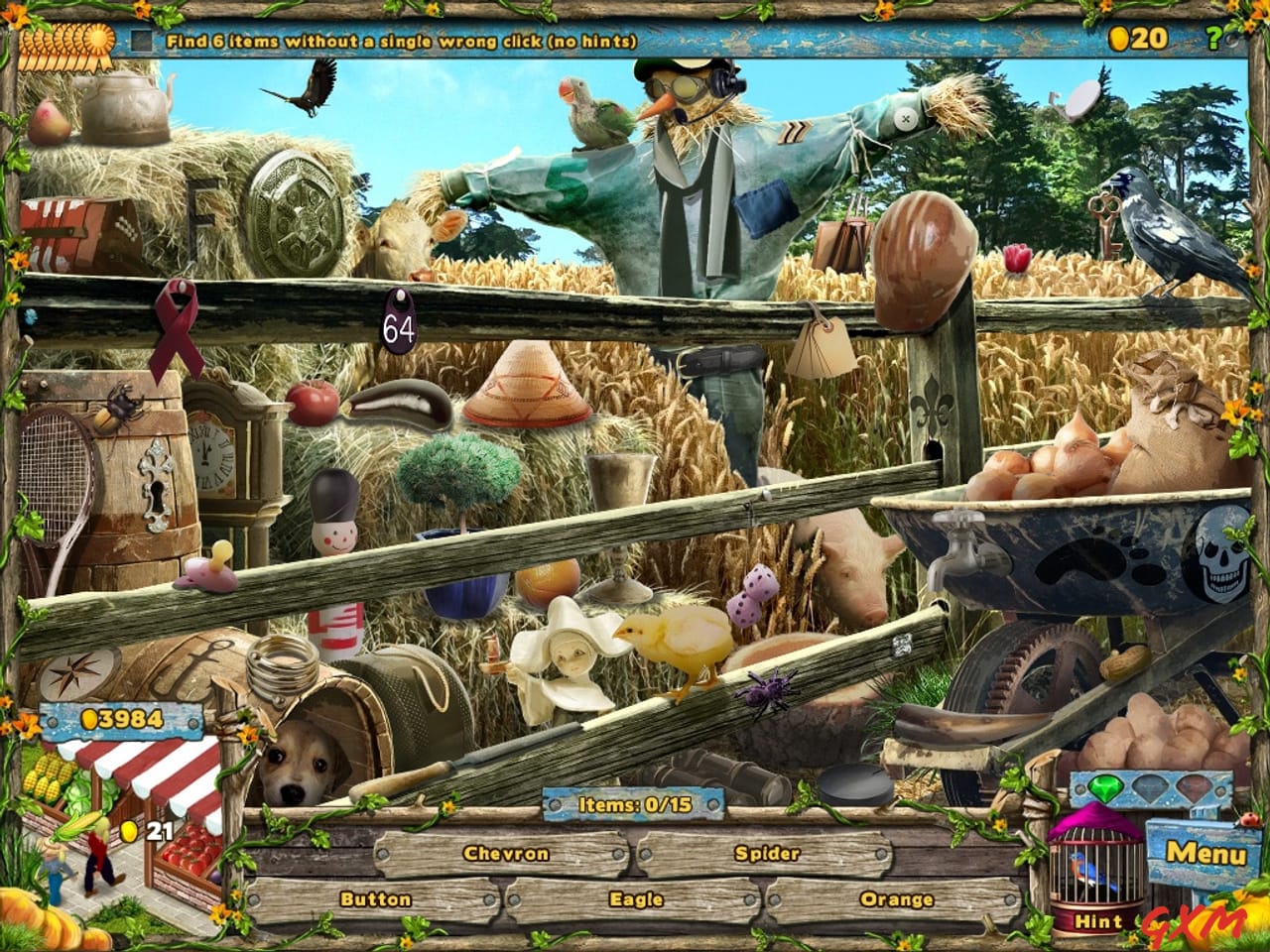Image resolution: width=1270 pixels, height=952 pixels.
Task: Select Spider from the item list
Action: [769, 851]
